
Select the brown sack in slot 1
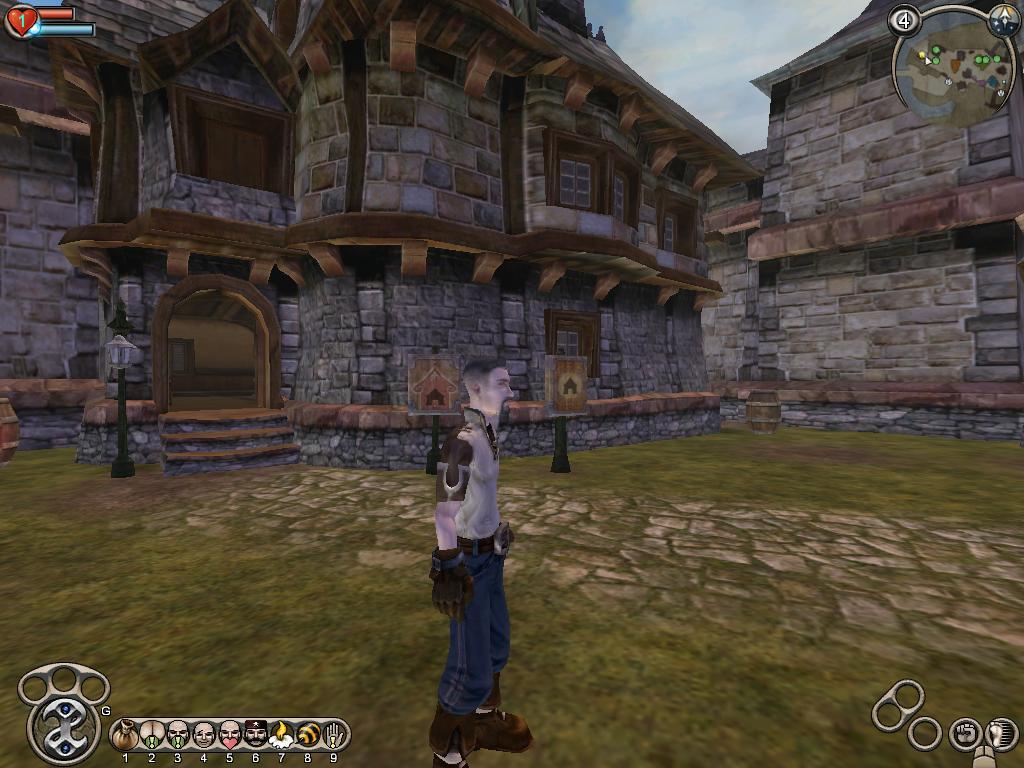tap(126, 735)
